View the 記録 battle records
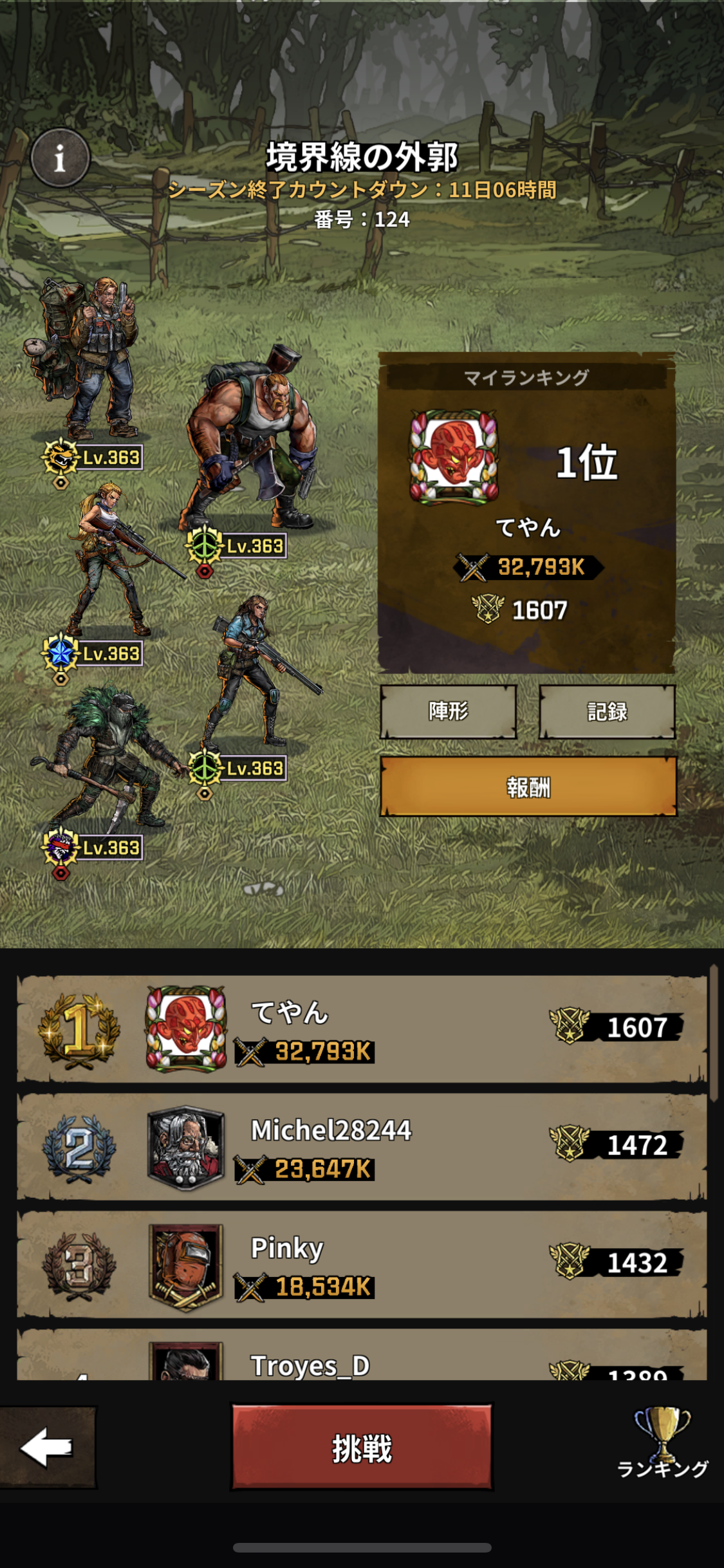 click(x=607, y=711)
